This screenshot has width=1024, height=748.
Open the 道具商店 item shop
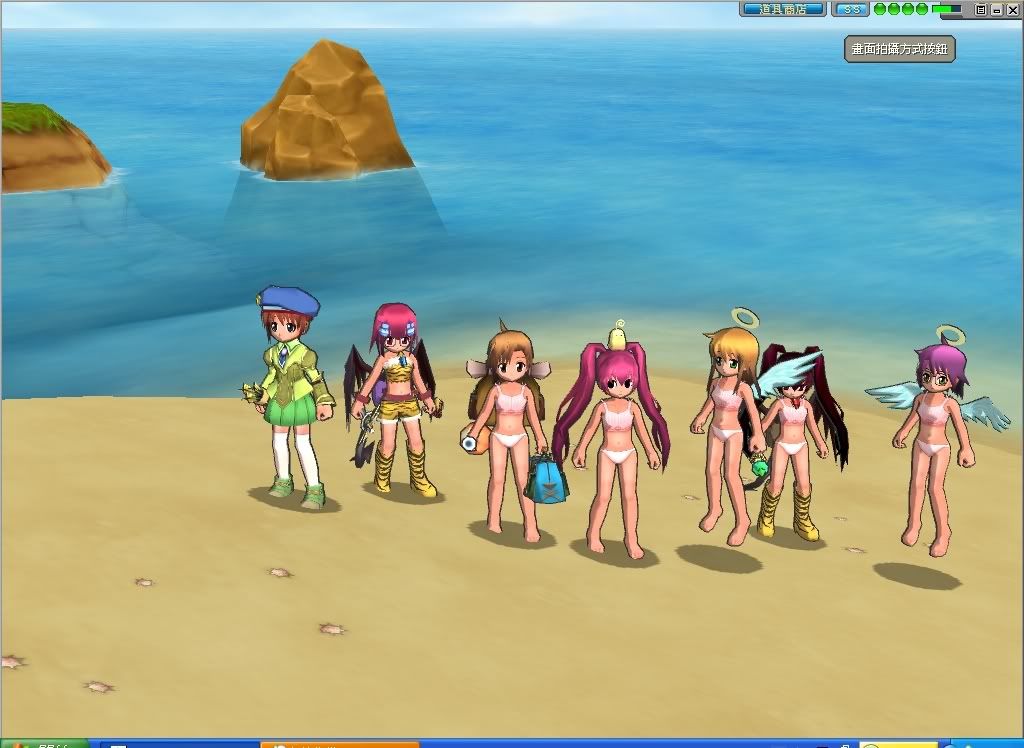[782, 9]
